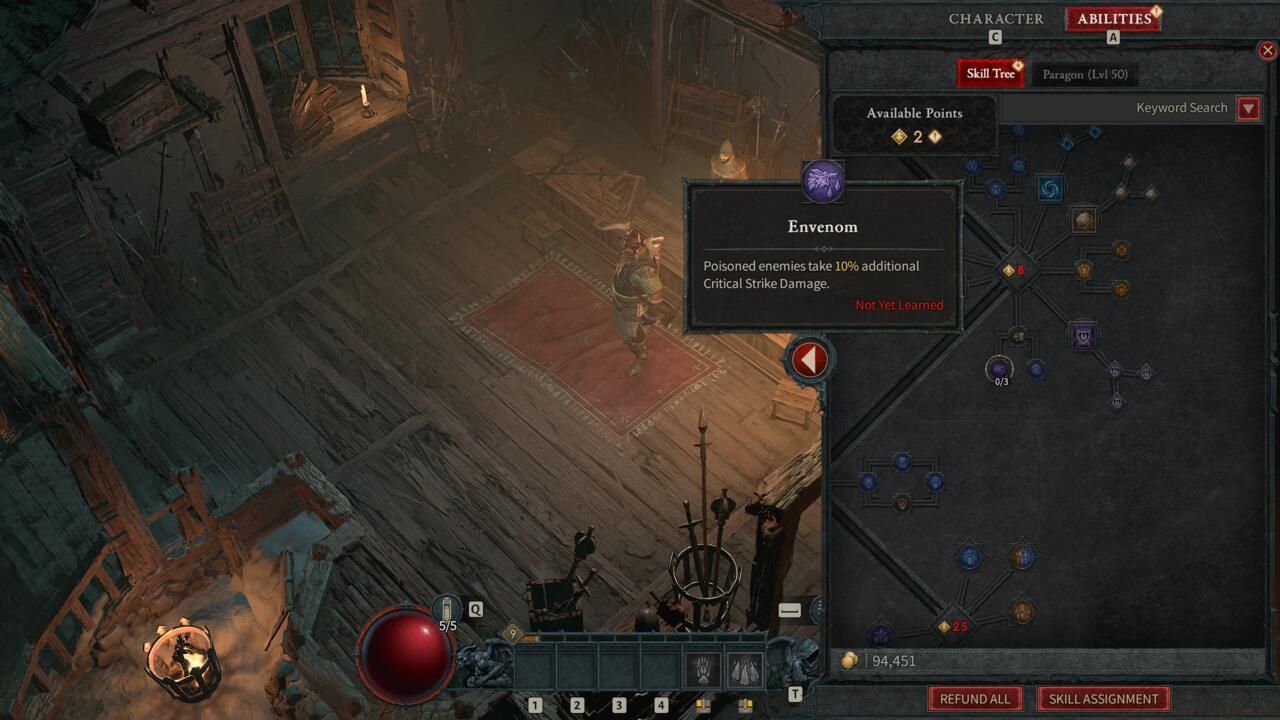
Task: Select the square tan skill node
Action: coord(1084,219)
